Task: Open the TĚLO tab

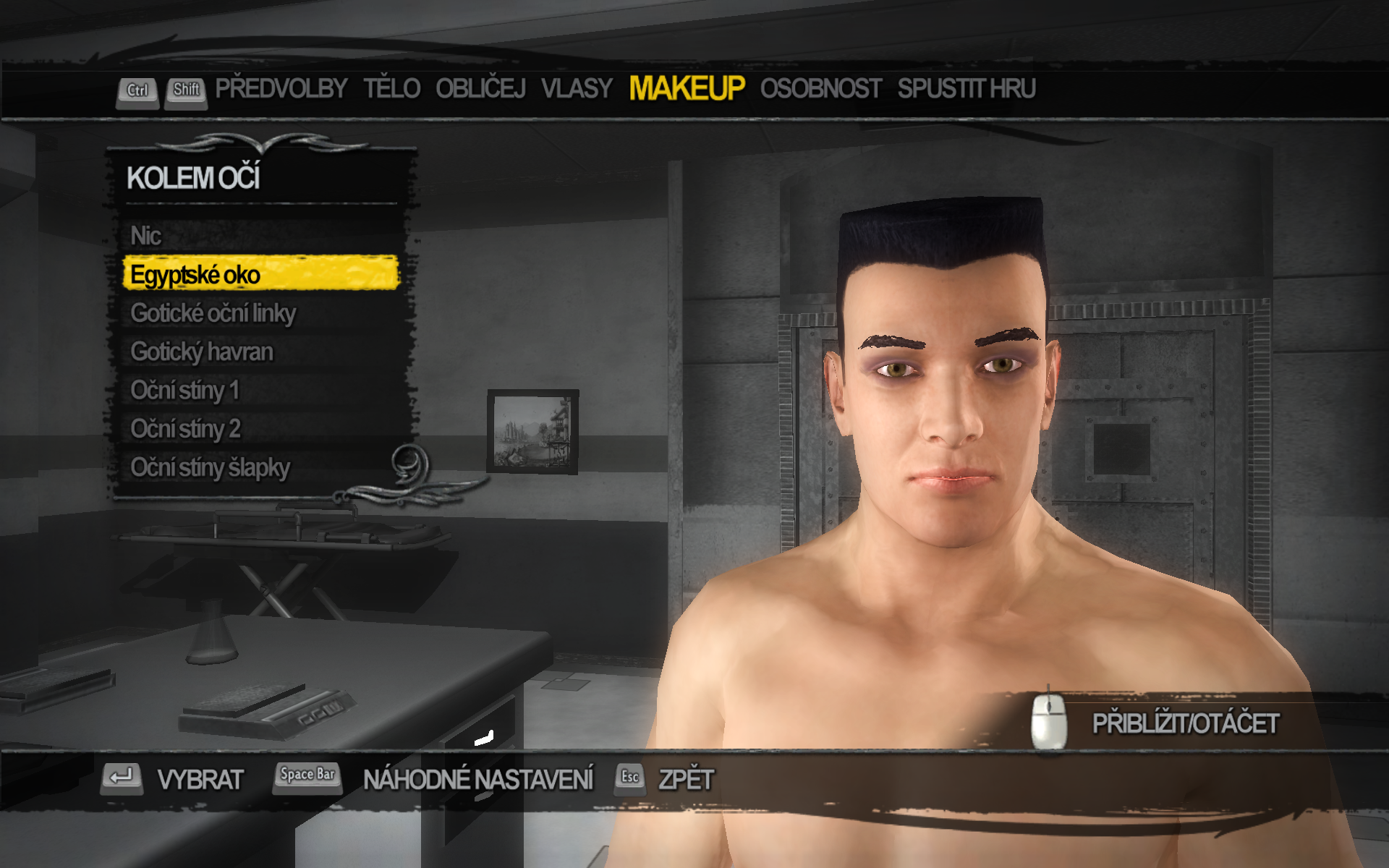Action: coord(391,89)
